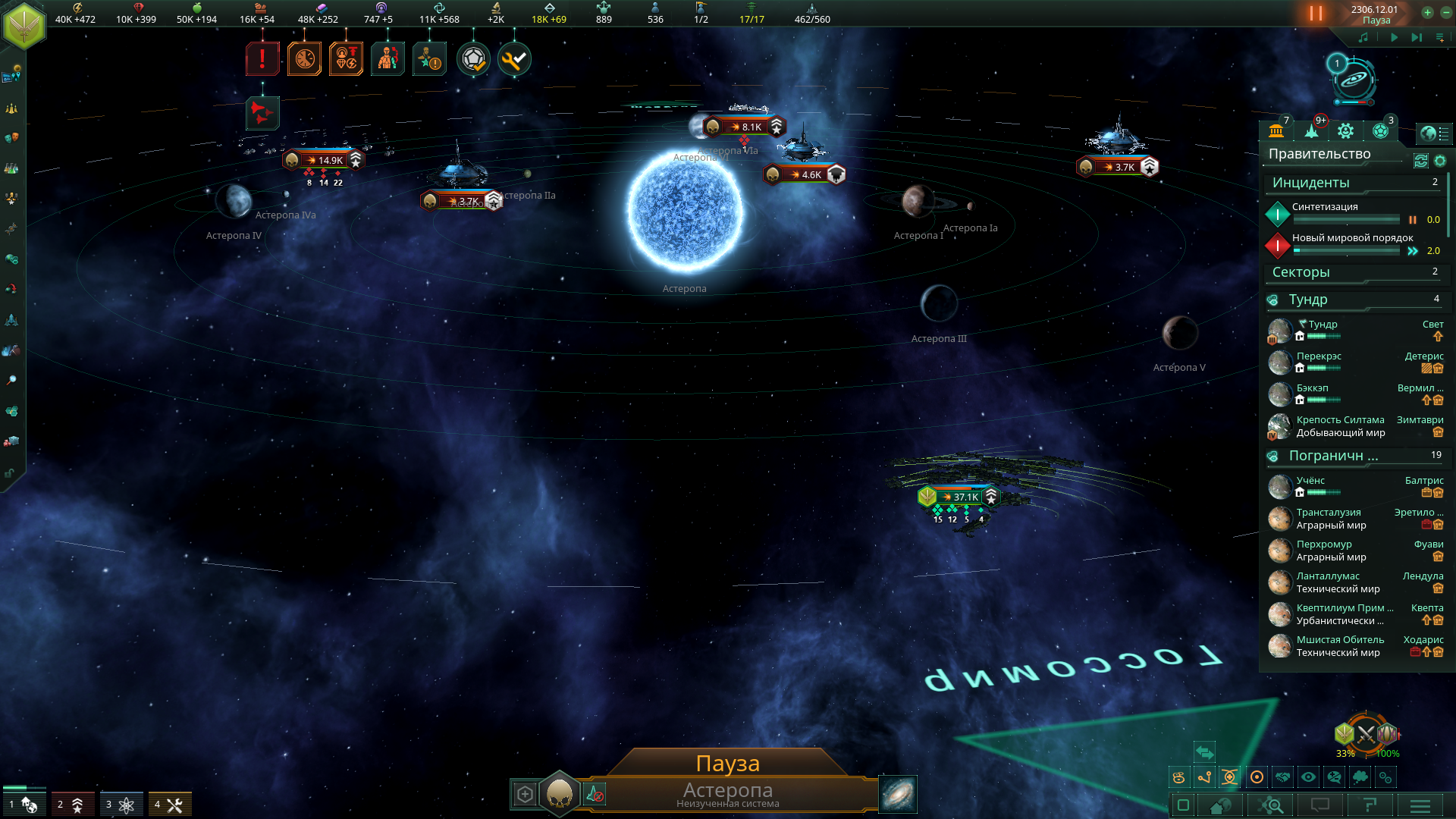Select the 14.9K hostile fleet banner
The width and height of the screenshot is (1456, 819).
tap(324, 160)
